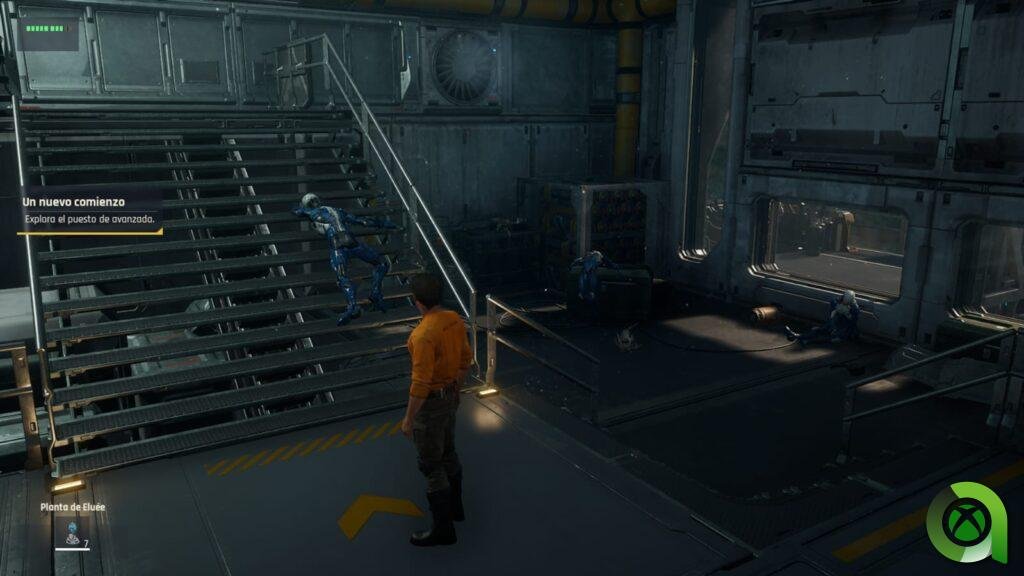The width and height of the screenshot is (1024, 576).
Task: Open the "Un nuevo comienzo" objective tracker
Action: click(x=88, y=211)
